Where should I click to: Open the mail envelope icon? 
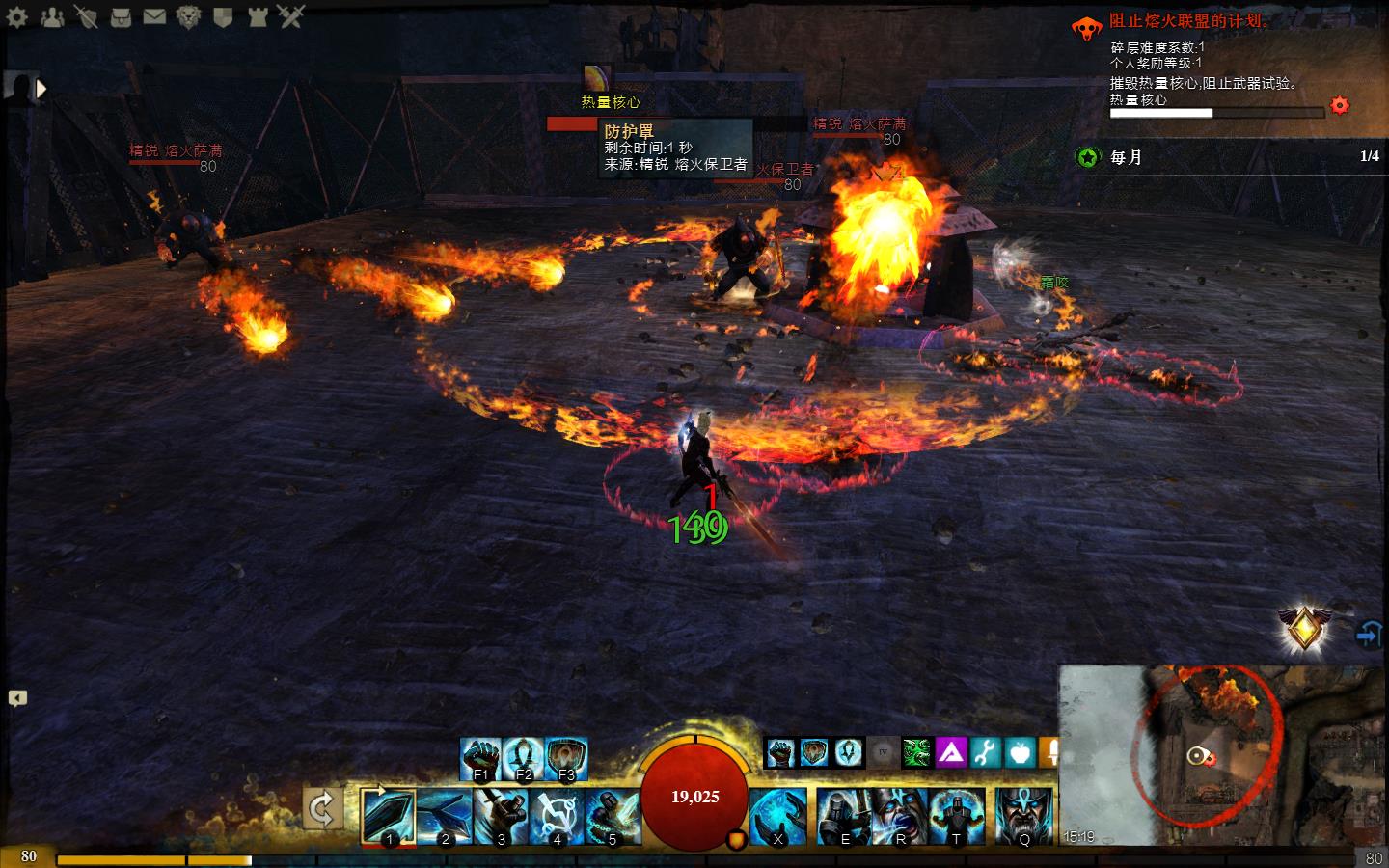[x=154, y=15]
